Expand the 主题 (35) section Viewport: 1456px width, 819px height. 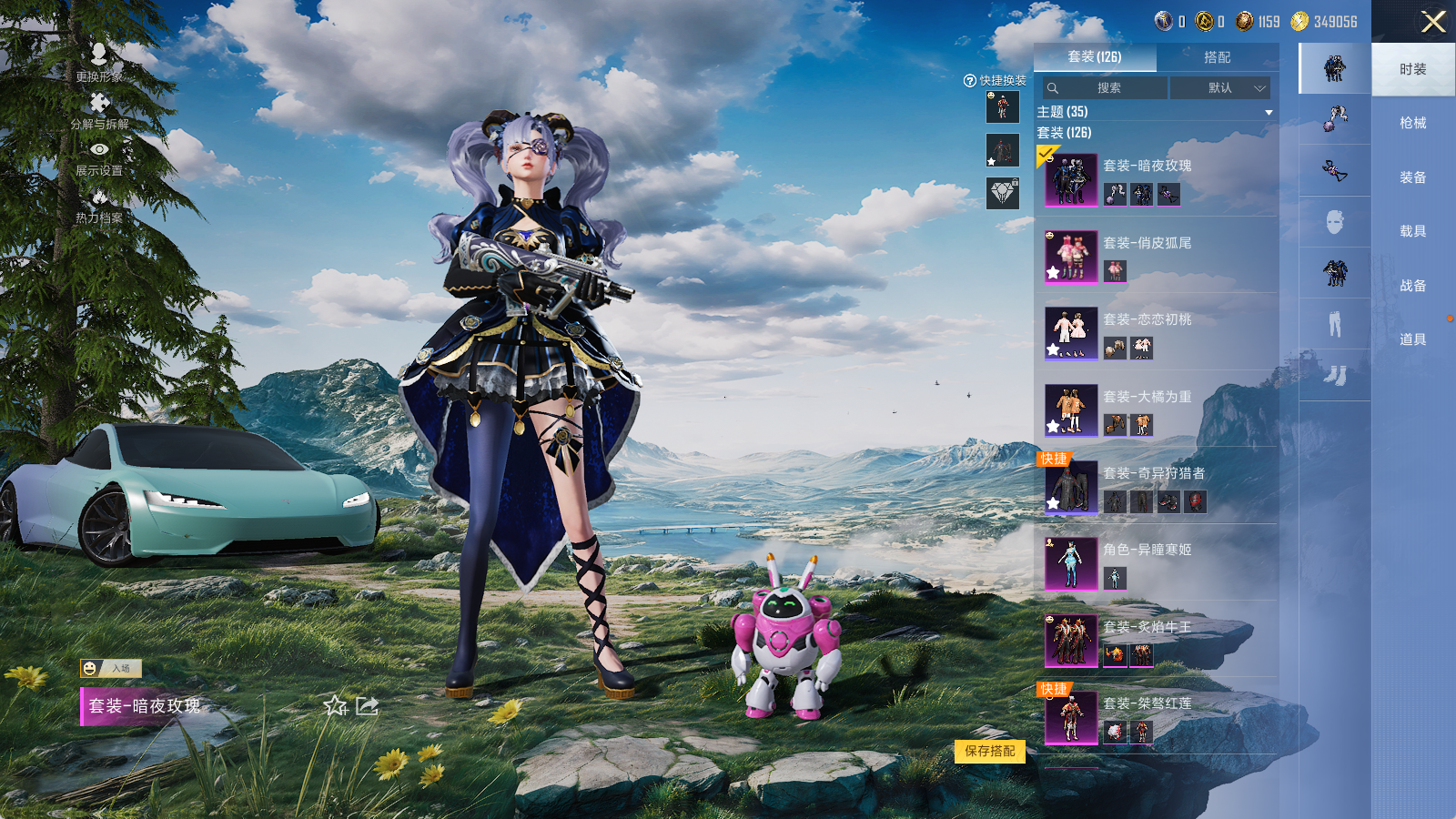[x=1269, y=112]
